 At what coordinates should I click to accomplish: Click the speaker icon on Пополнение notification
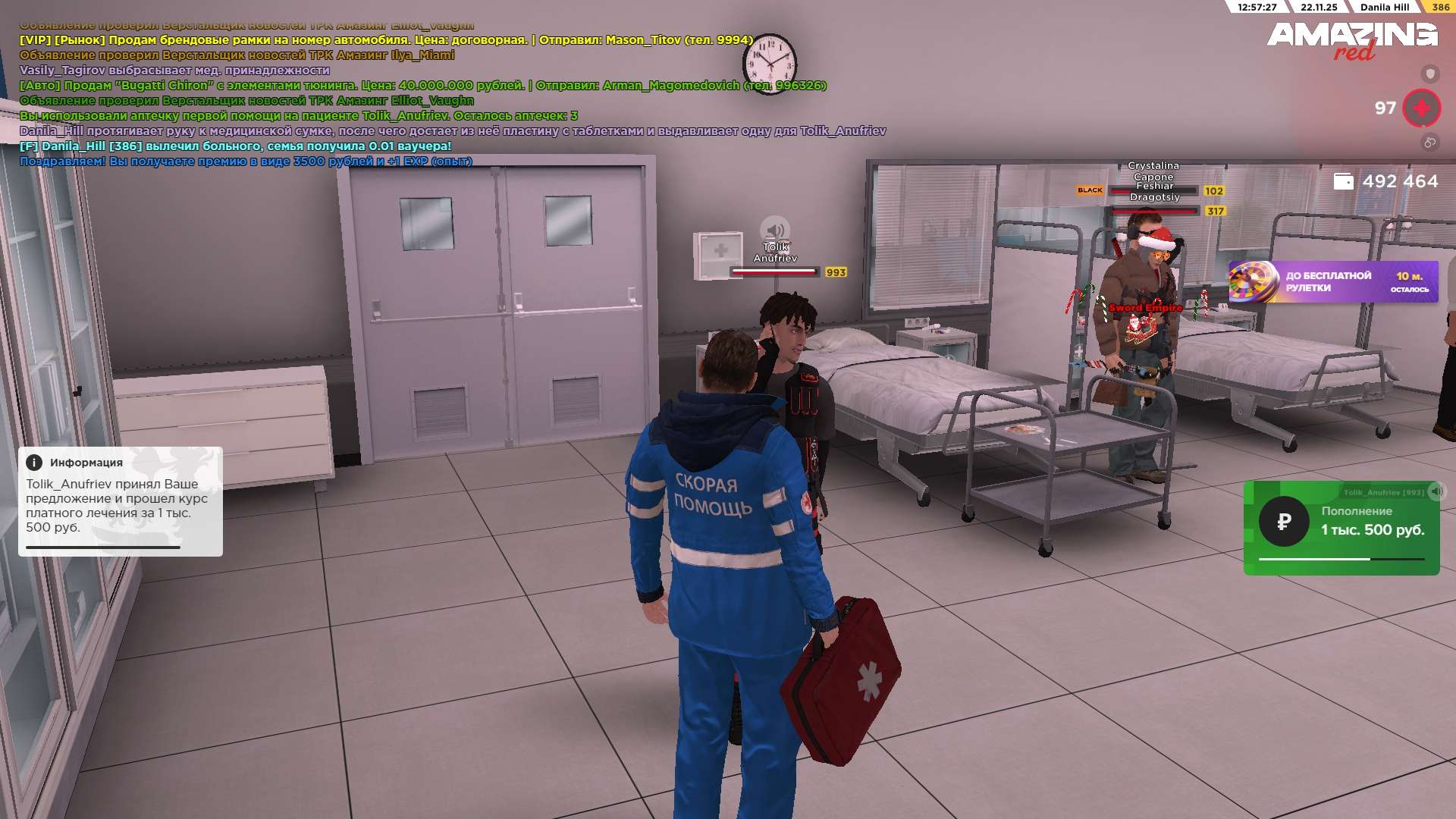pyautogui.click(x=1436, y=491)
